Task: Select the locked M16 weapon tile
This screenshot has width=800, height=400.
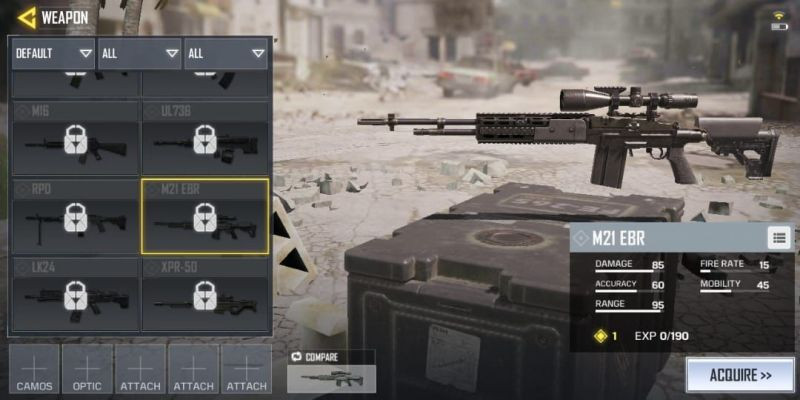Action: click(x=75, y=138)
